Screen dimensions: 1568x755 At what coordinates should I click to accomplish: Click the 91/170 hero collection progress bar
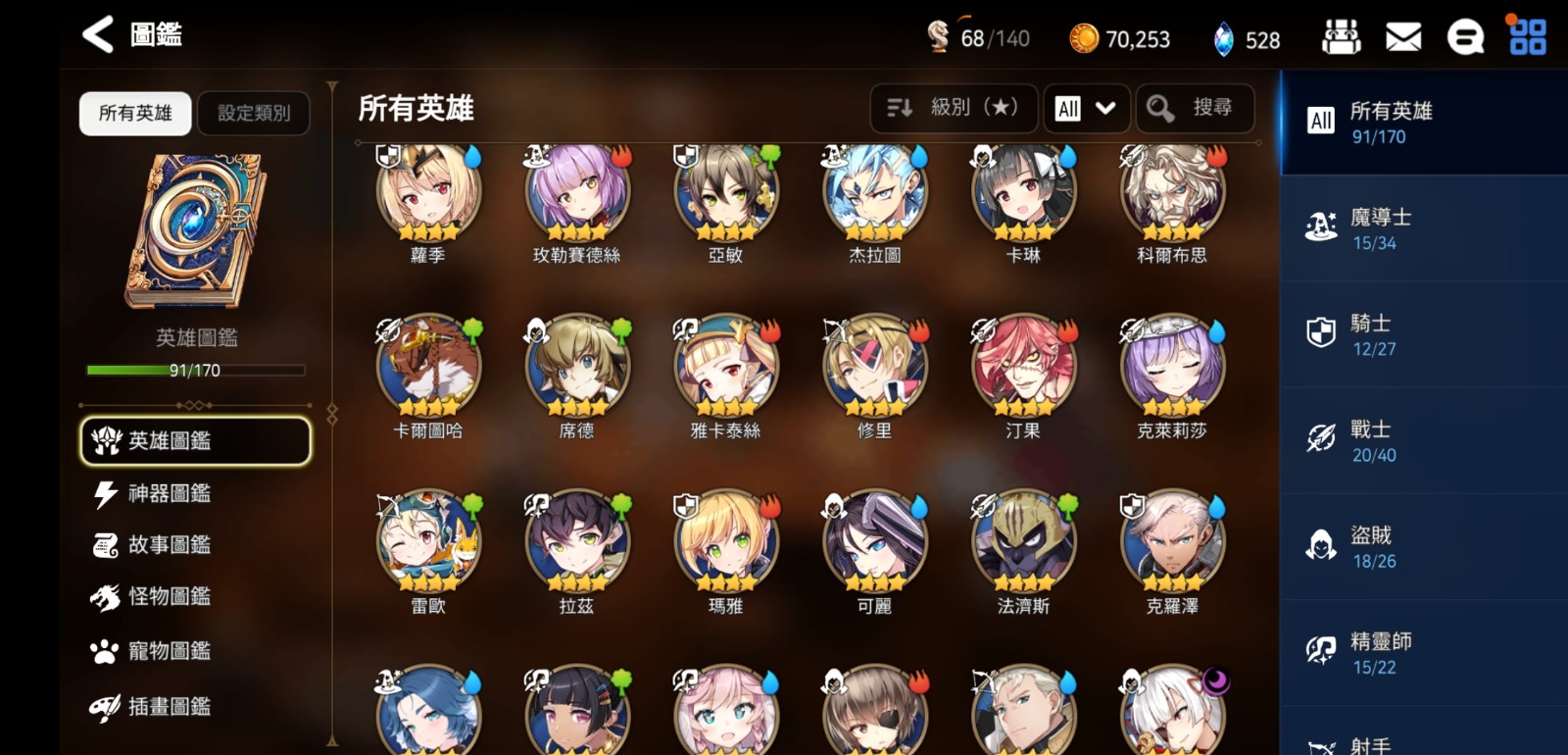coord(193,371)
